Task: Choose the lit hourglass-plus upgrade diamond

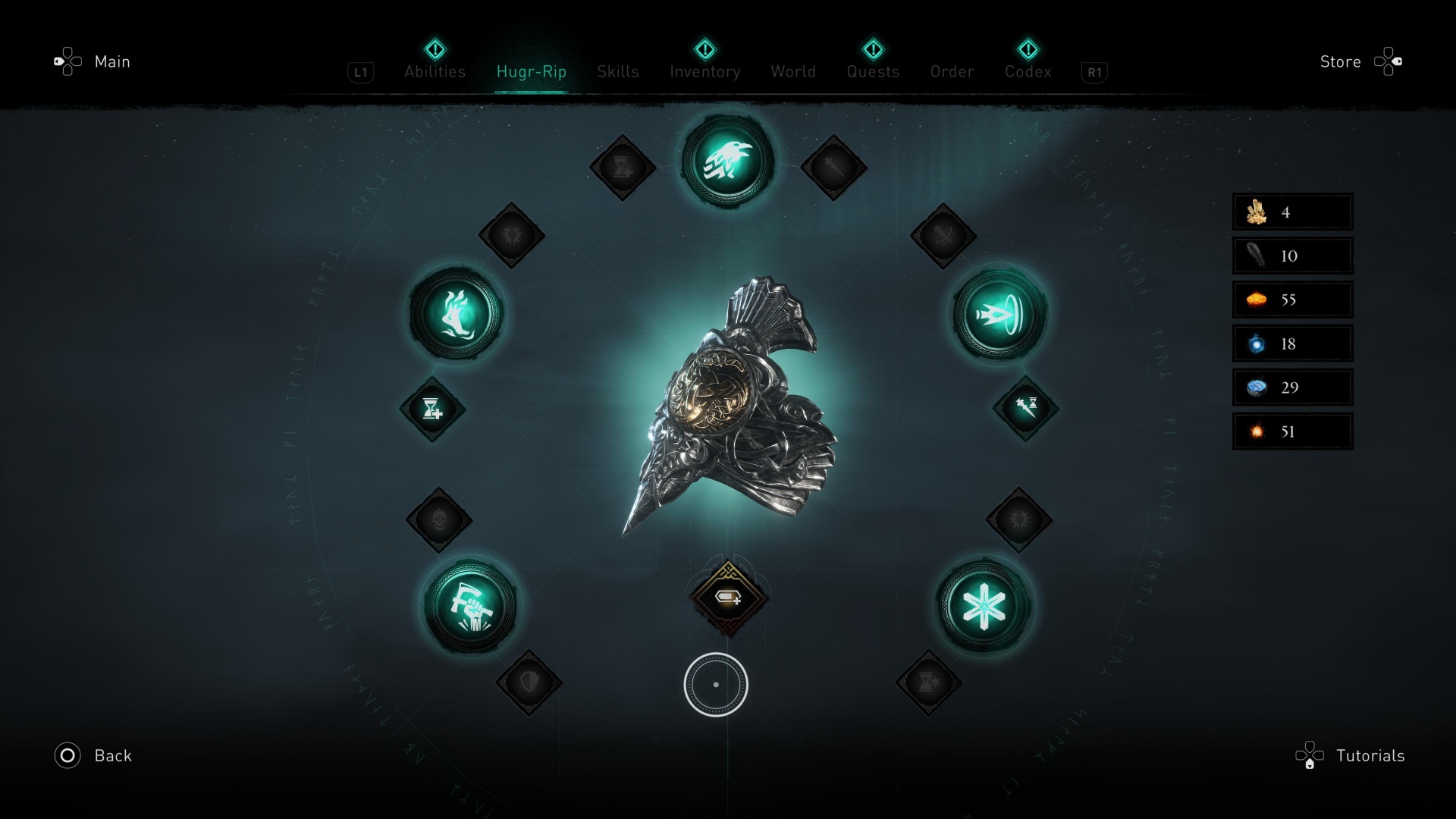Action: click(432, 409)
